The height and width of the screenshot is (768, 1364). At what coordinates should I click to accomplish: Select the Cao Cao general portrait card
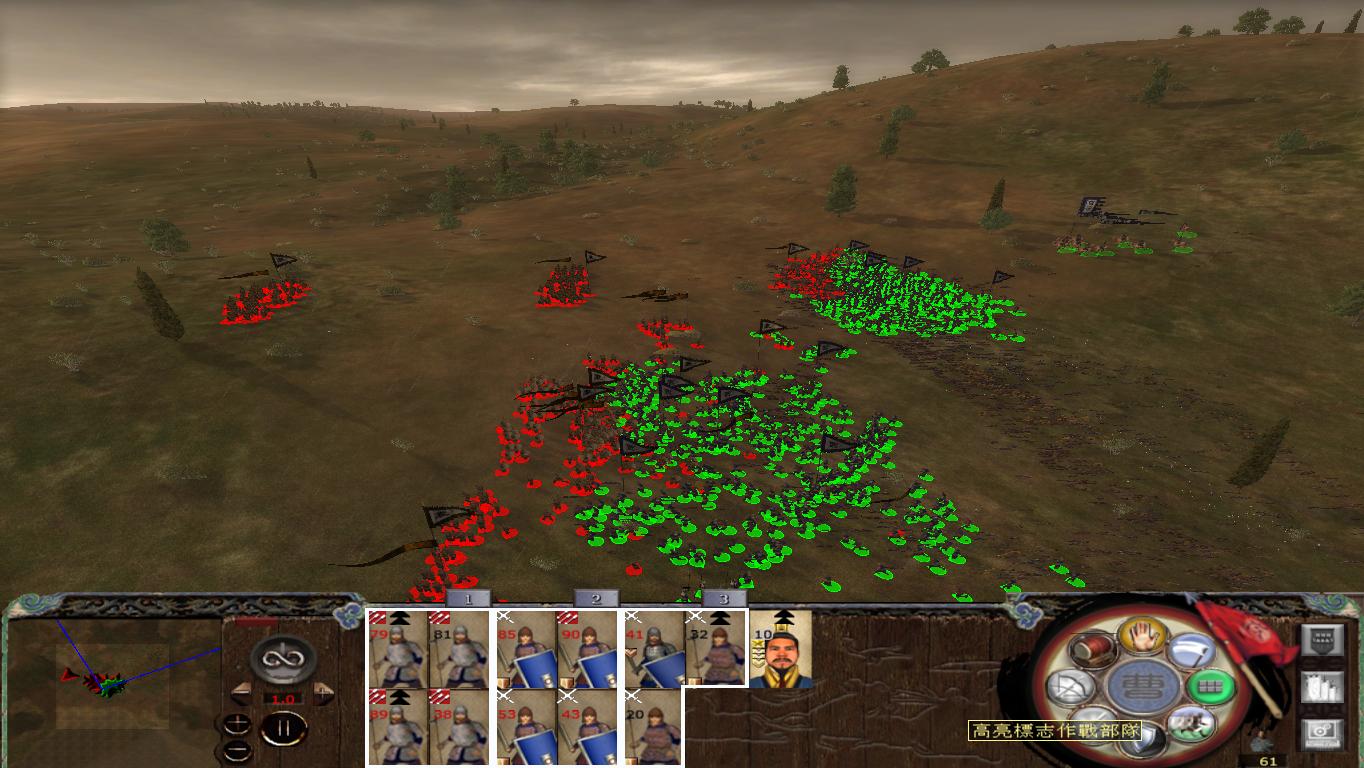(785, 650)
